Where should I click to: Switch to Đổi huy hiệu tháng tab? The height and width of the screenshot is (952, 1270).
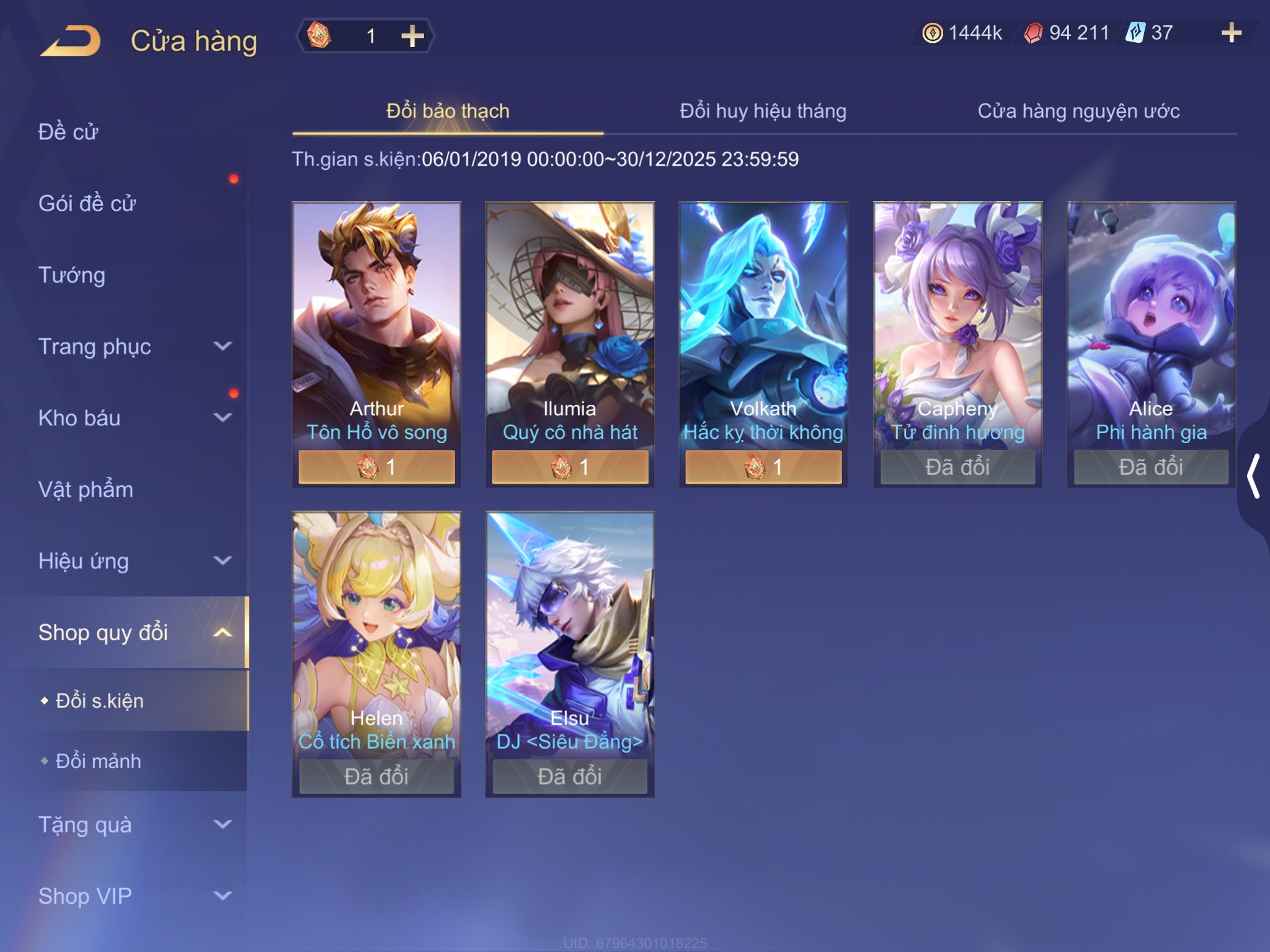click(762, 111)
